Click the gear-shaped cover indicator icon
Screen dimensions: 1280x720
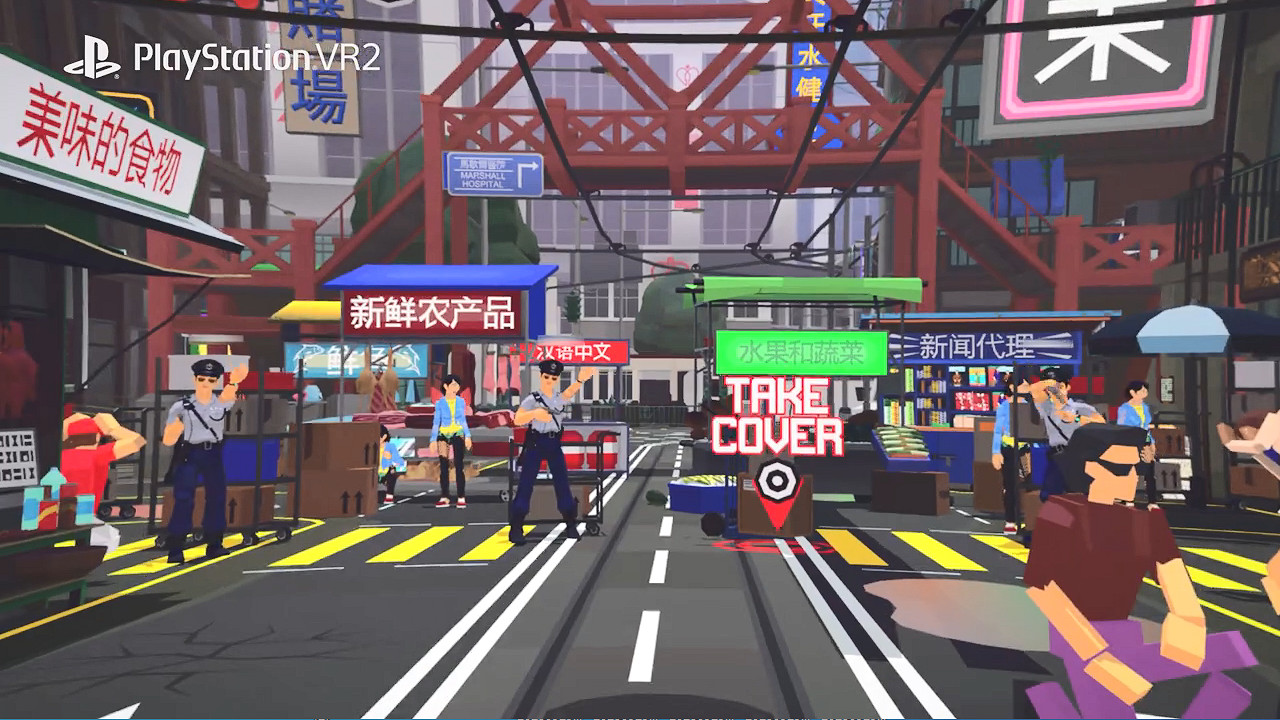(x=777, y=480)
